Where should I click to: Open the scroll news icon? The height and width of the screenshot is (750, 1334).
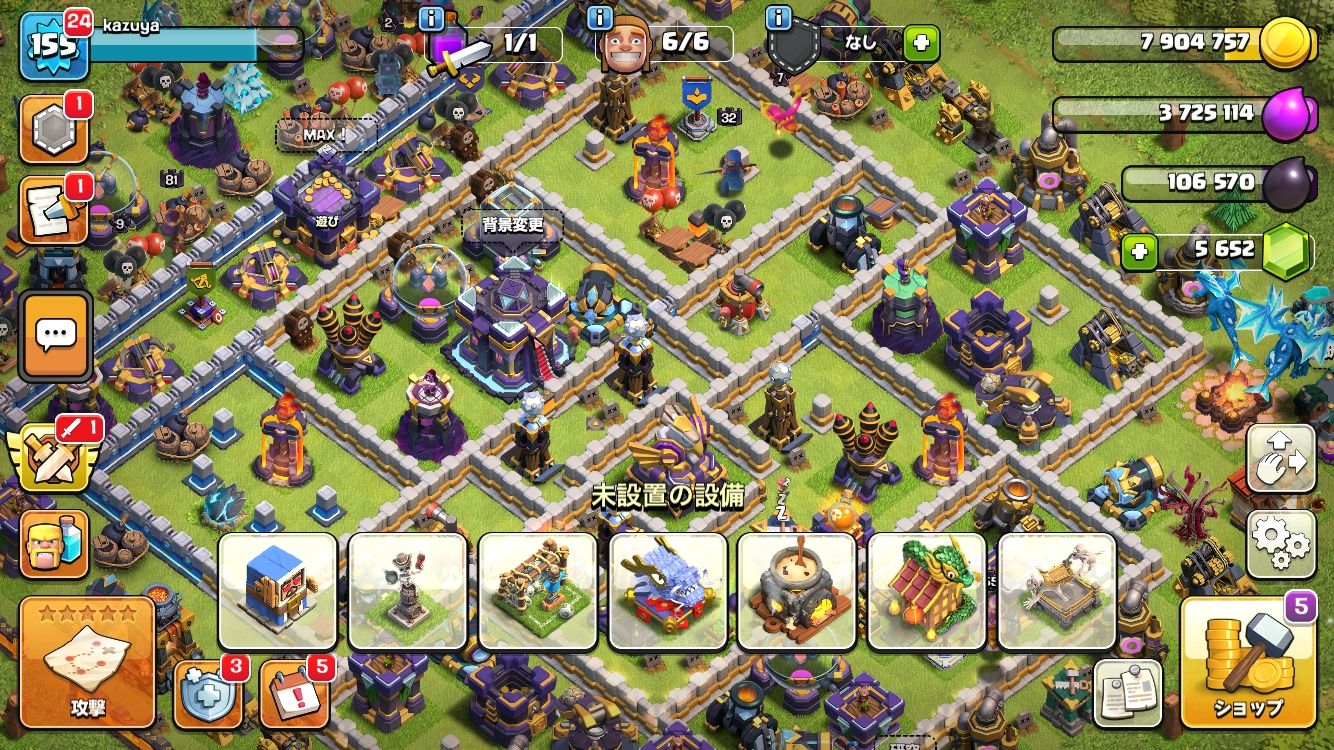point(54,210)
